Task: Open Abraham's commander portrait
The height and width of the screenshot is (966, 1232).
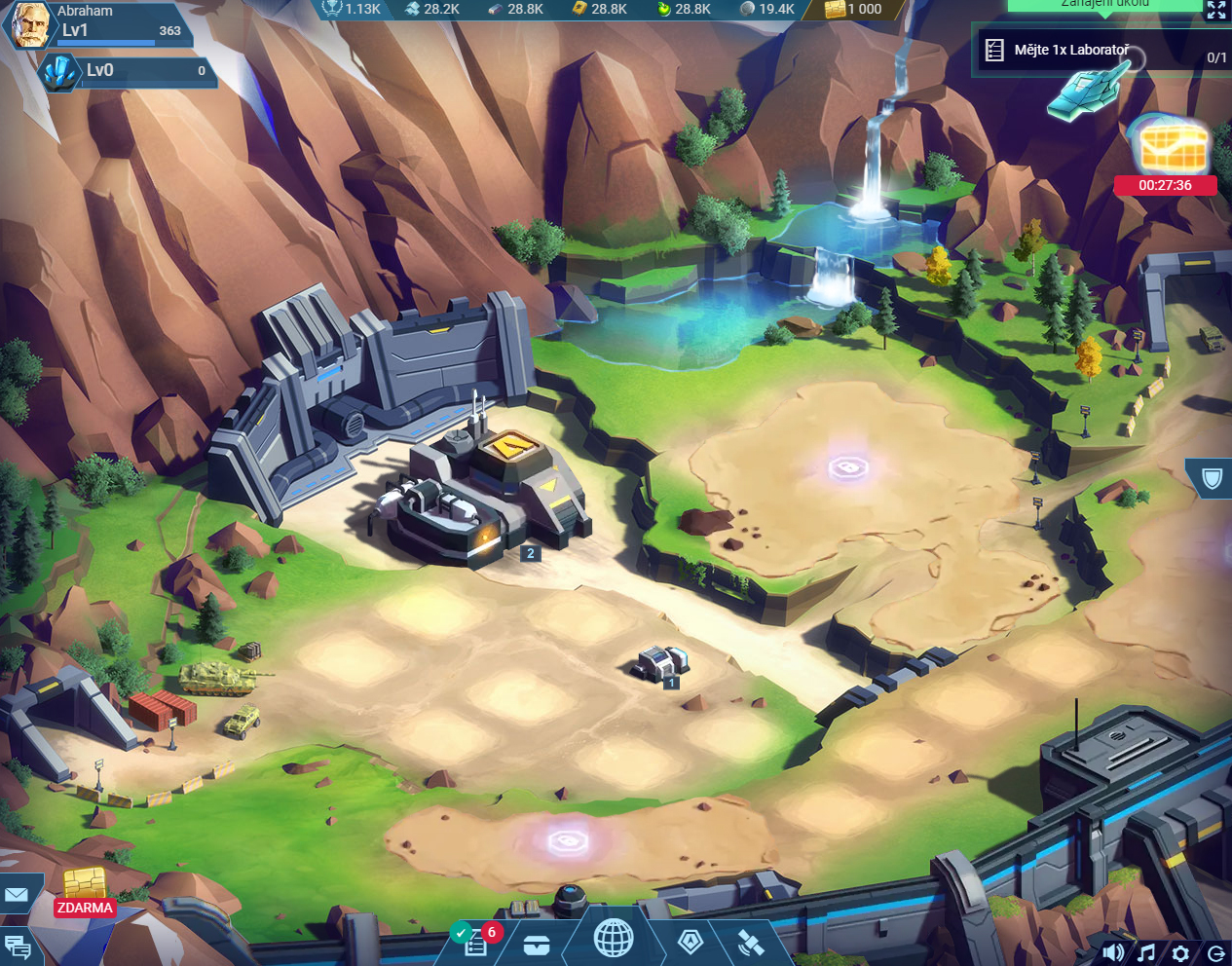Action: tap(29, 23)
